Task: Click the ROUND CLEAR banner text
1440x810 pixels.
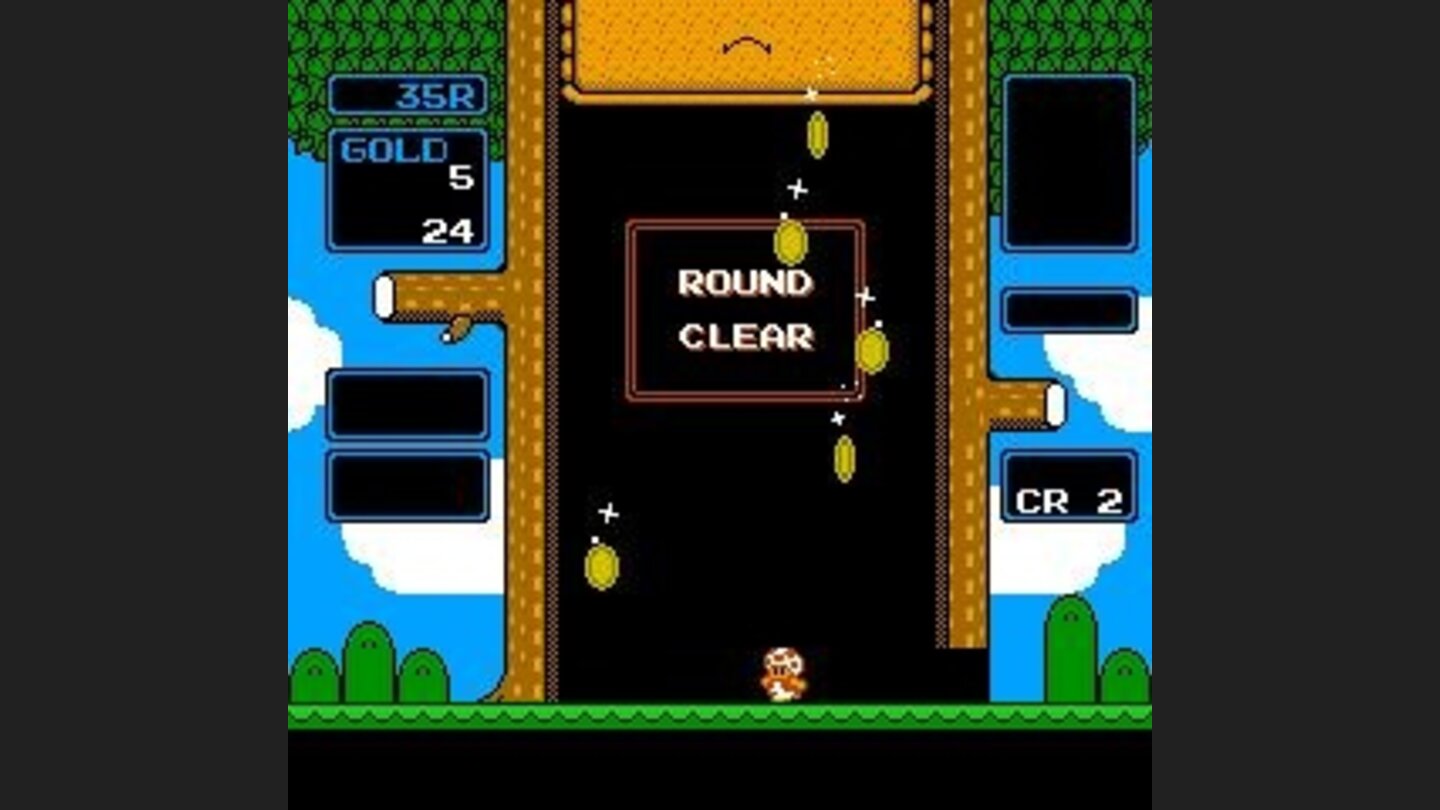Action: tap(745, 310)
